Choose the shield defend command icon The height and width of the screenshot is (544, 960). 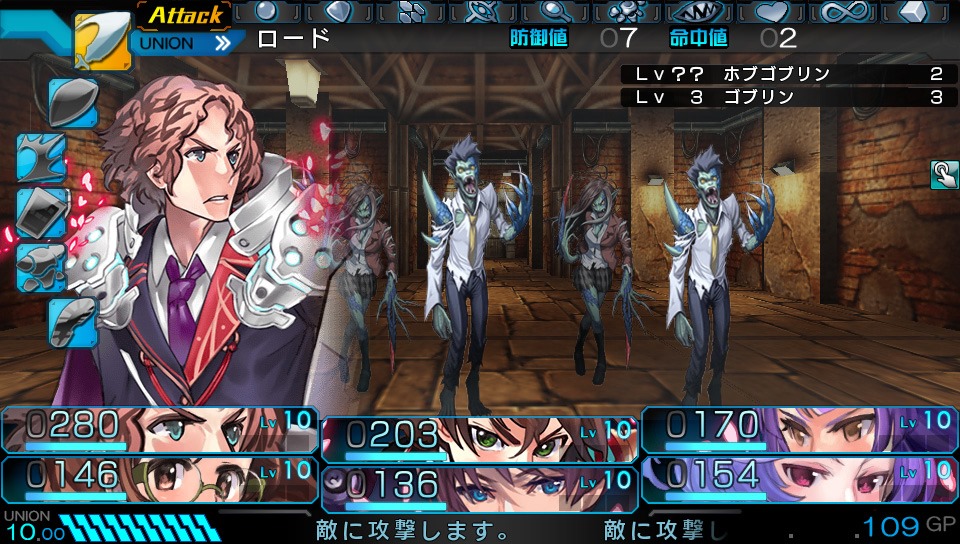[73, 102]
